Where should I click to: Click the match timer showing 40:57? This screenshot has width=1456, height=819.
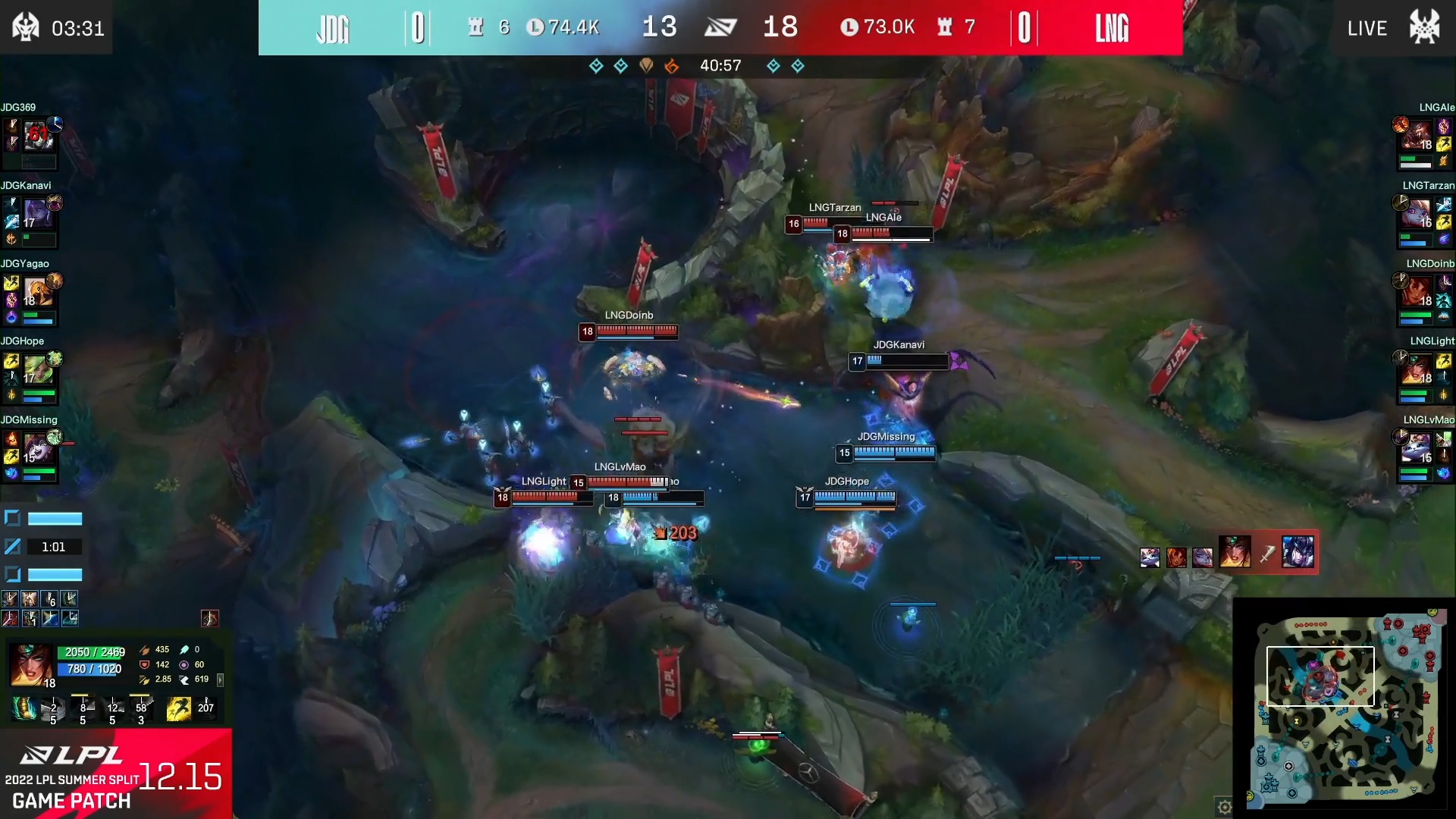pyautogui.click(x=721, y=66)
